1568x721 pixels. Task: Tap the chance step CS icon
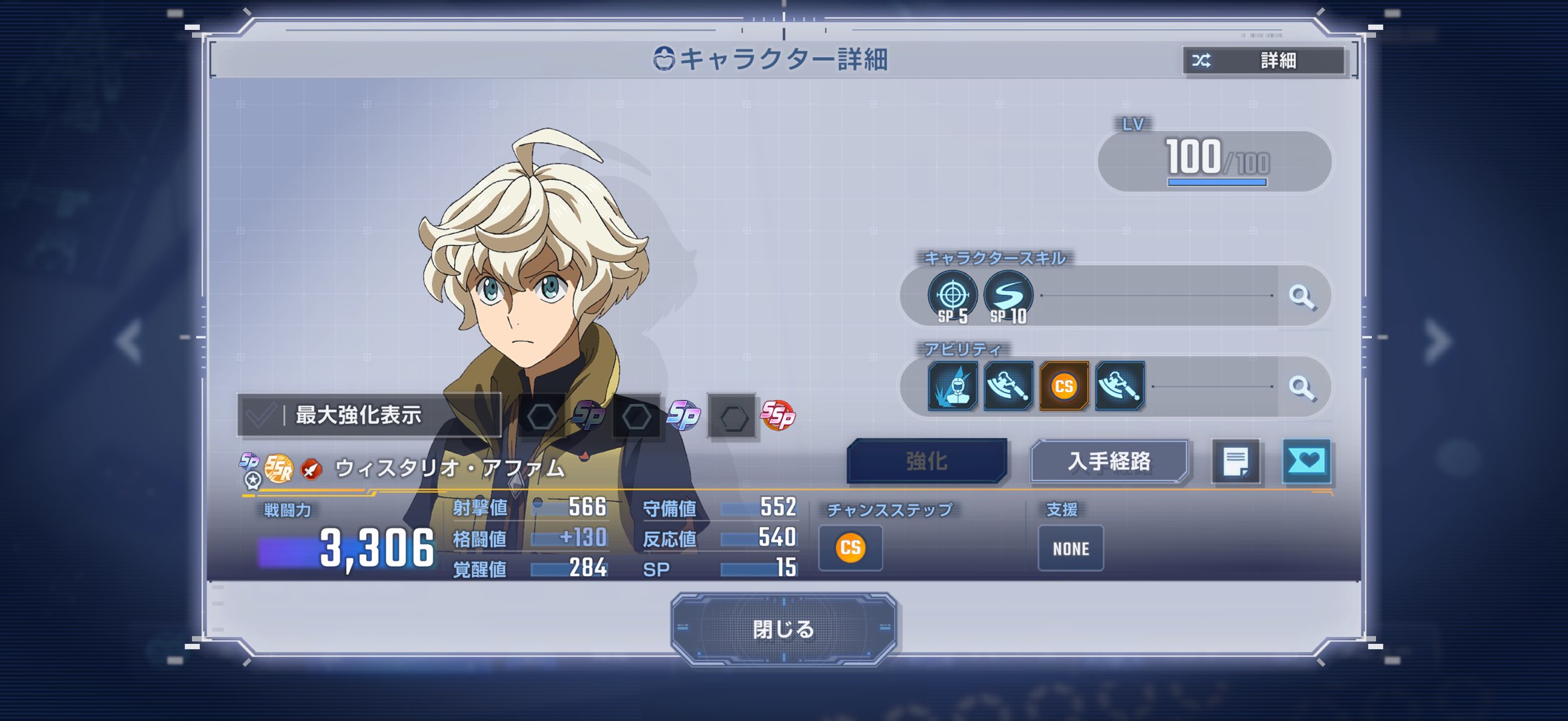(850, 548)
